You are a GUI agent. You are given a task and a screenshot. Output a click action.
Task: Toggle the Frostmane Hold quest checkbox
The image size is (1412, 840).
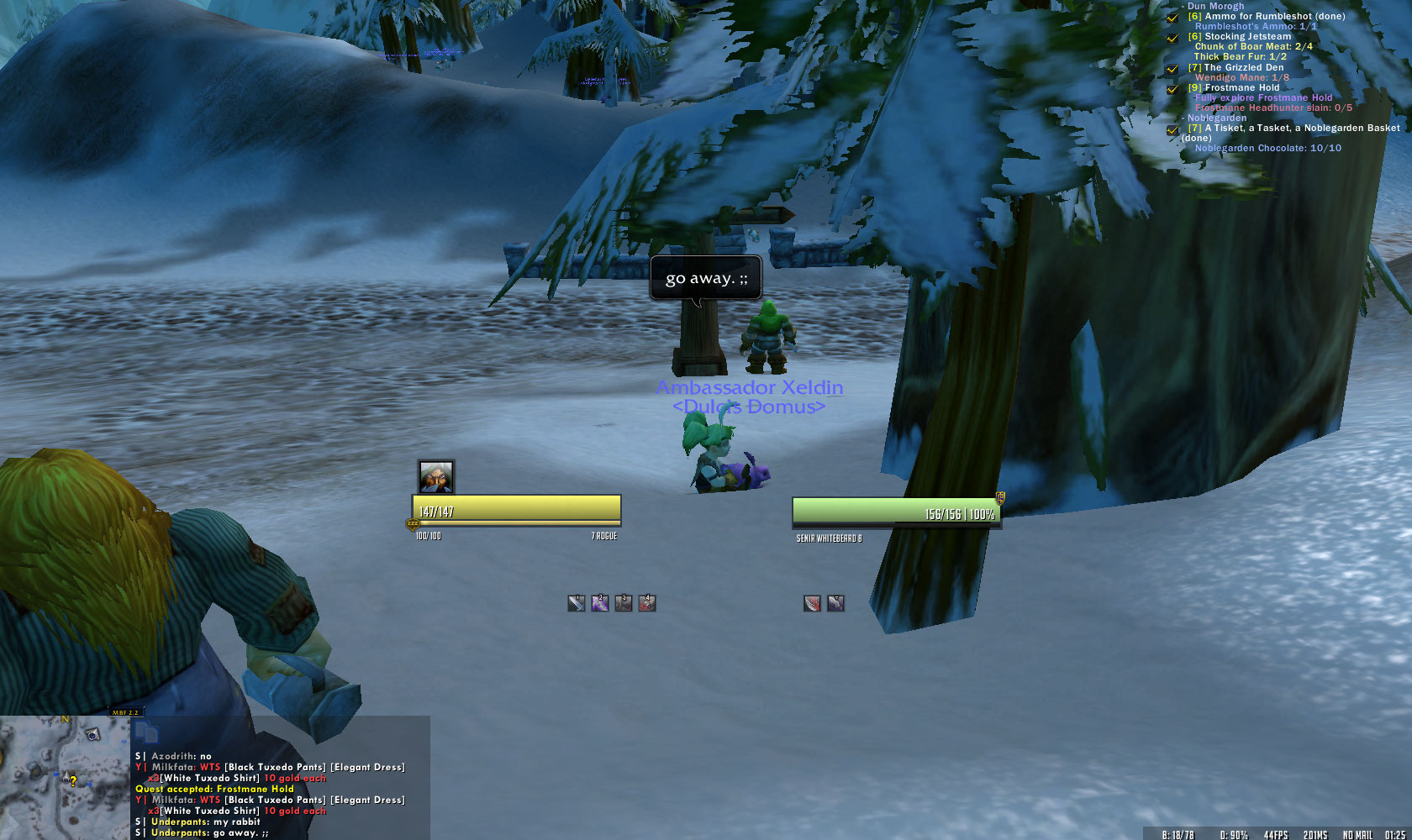tap(1172, 89)
